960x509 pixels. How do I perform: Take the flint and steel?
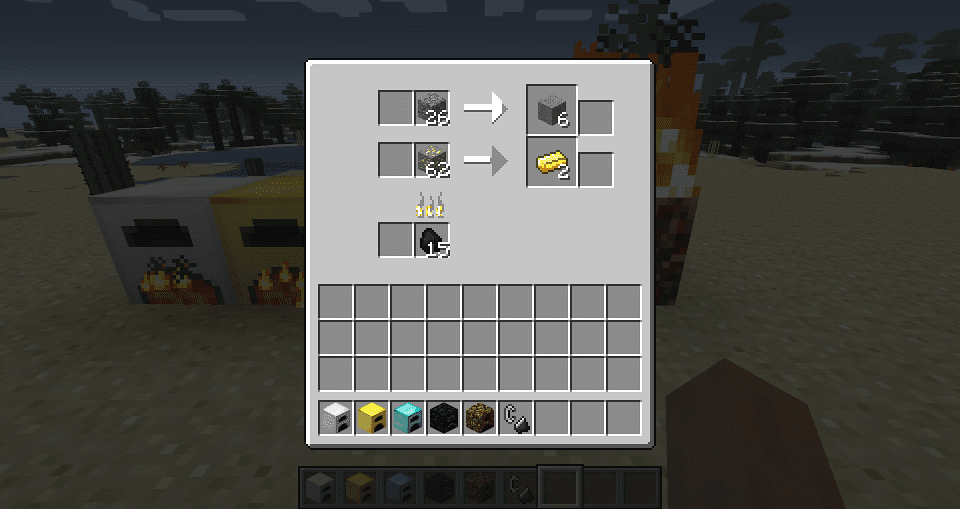click(x=516, y=417)
